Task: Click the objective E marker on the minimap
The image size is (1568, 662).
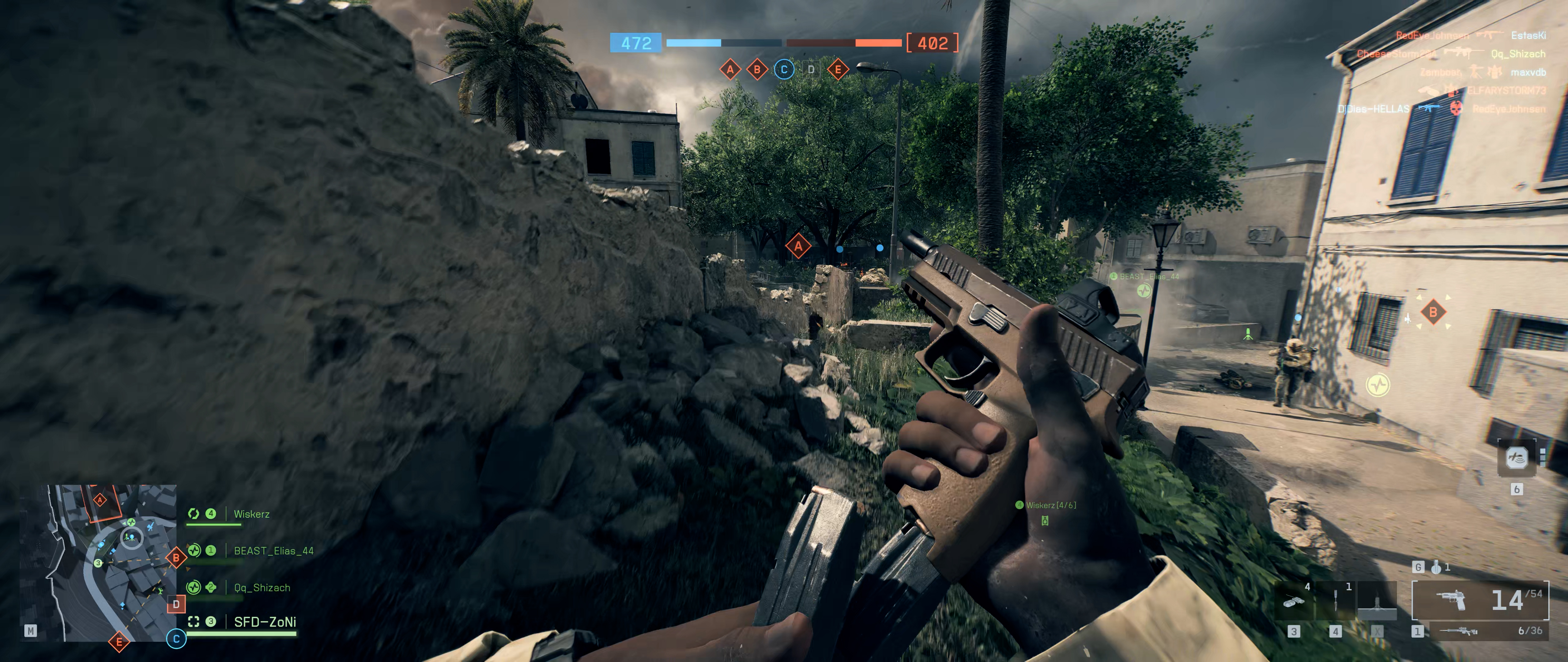Action: [x=119, y=641]
